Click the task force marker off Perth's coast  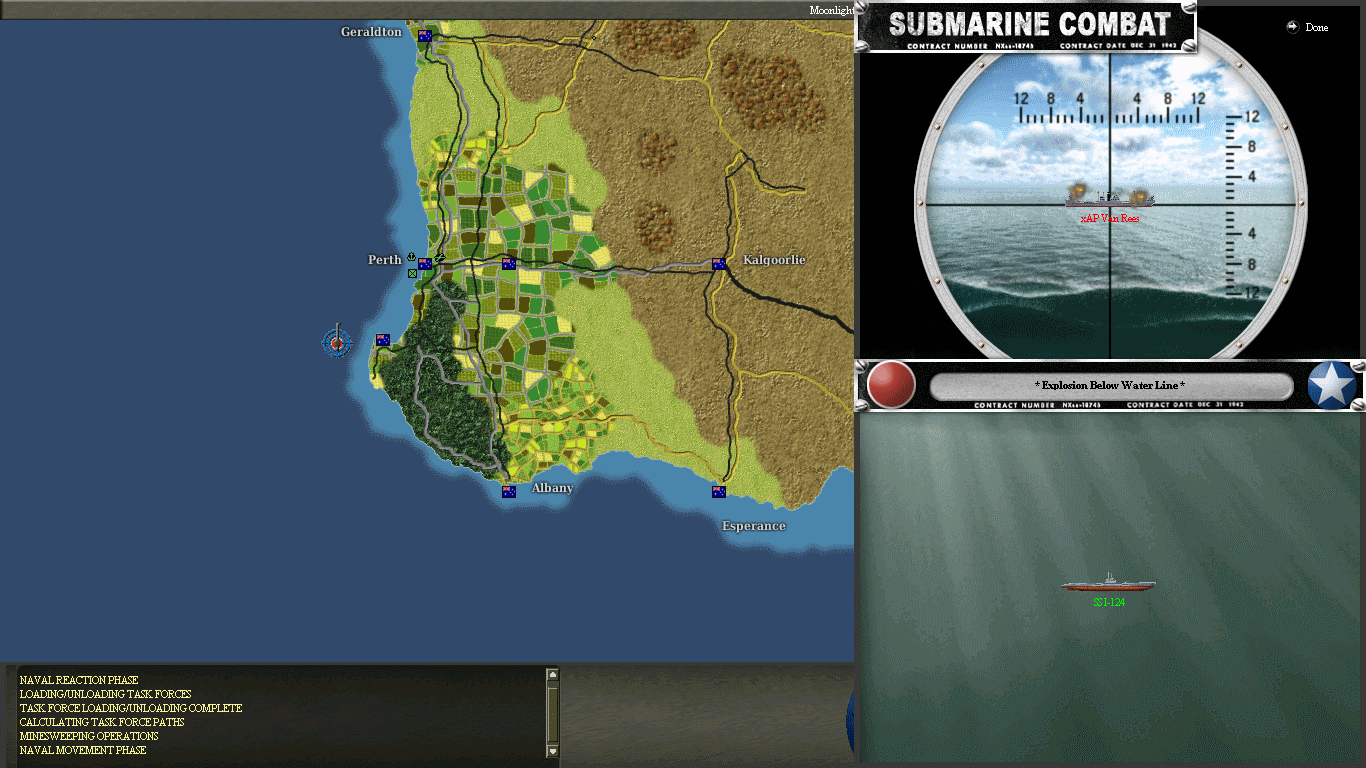tap(337, 343)
